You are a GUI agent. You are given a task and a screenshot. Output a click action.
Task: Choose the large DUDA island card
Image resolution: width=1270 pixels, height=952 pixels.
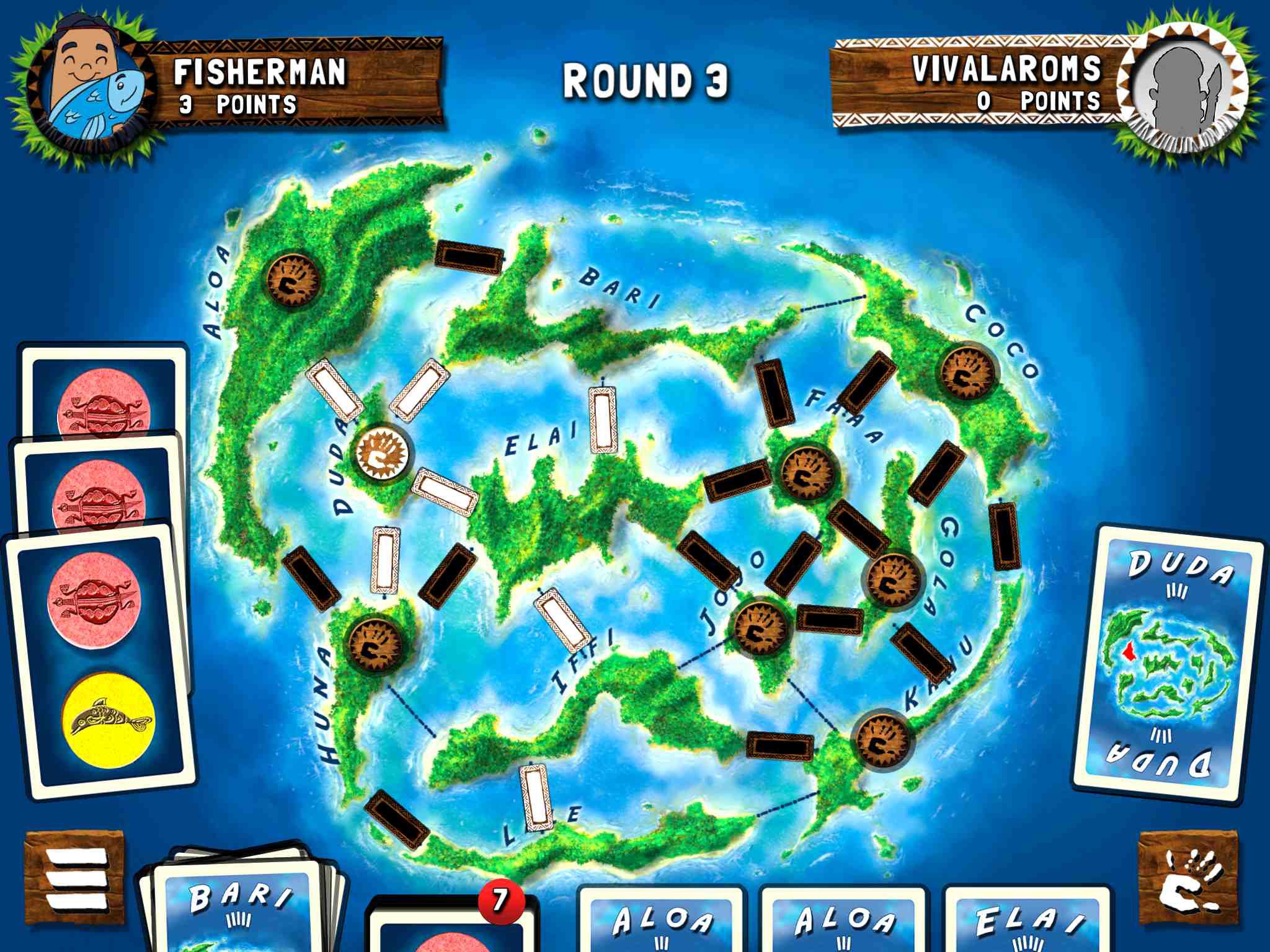tap(1169, 663)
